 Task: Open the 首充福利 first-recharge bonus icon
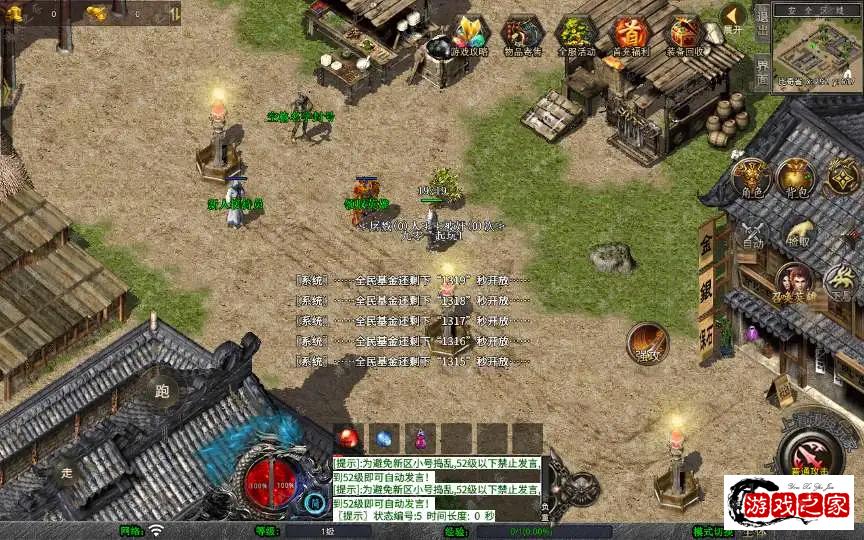tap(631, 37)
